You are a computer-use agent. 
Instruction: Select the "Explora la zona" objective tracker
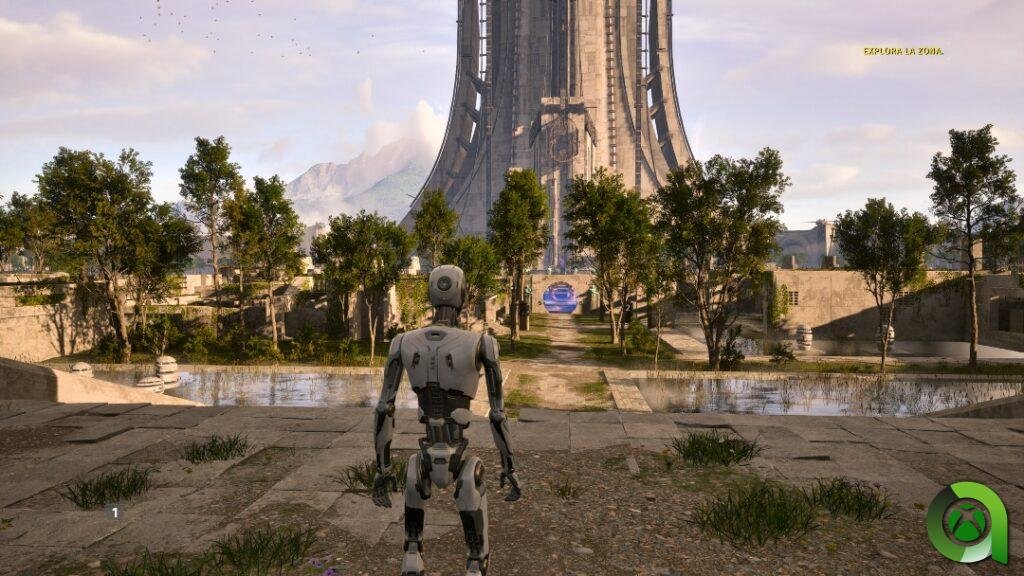point(903,51)
